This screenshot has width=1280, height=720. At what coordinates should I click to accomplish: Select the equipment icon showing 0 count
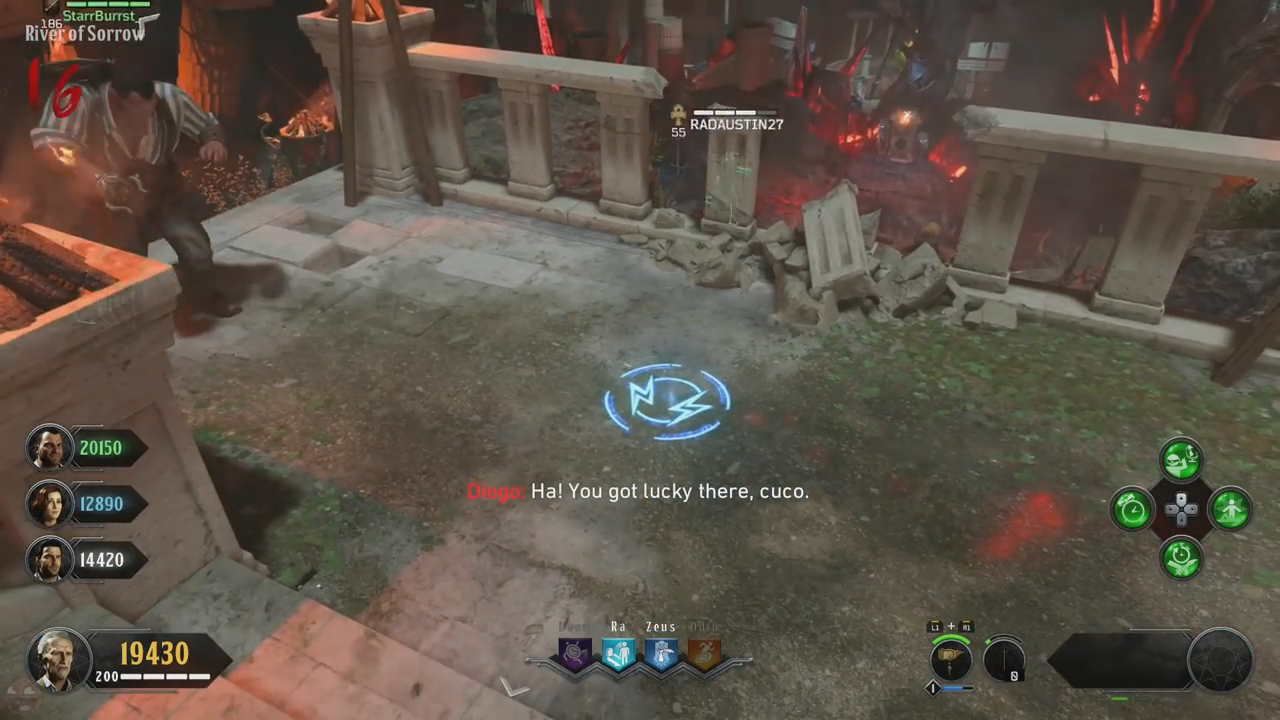(x=1003, y=660)
